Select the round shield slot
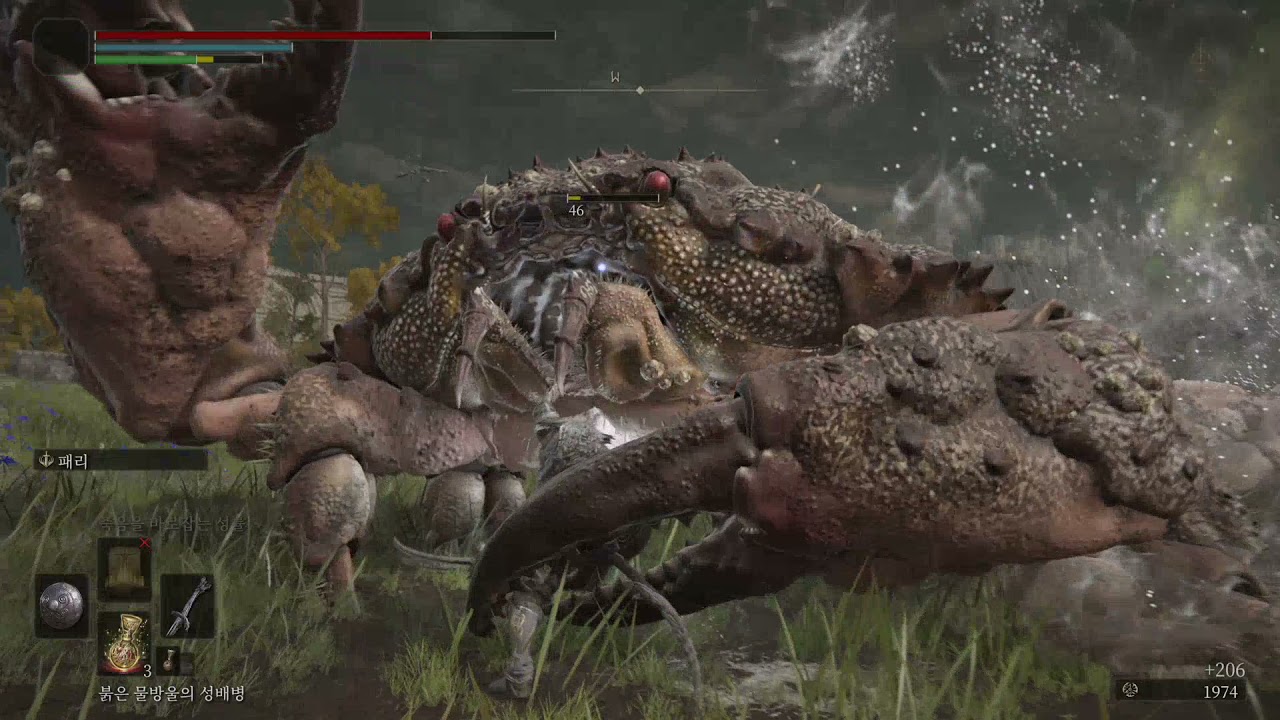 (x=61, y=605)
